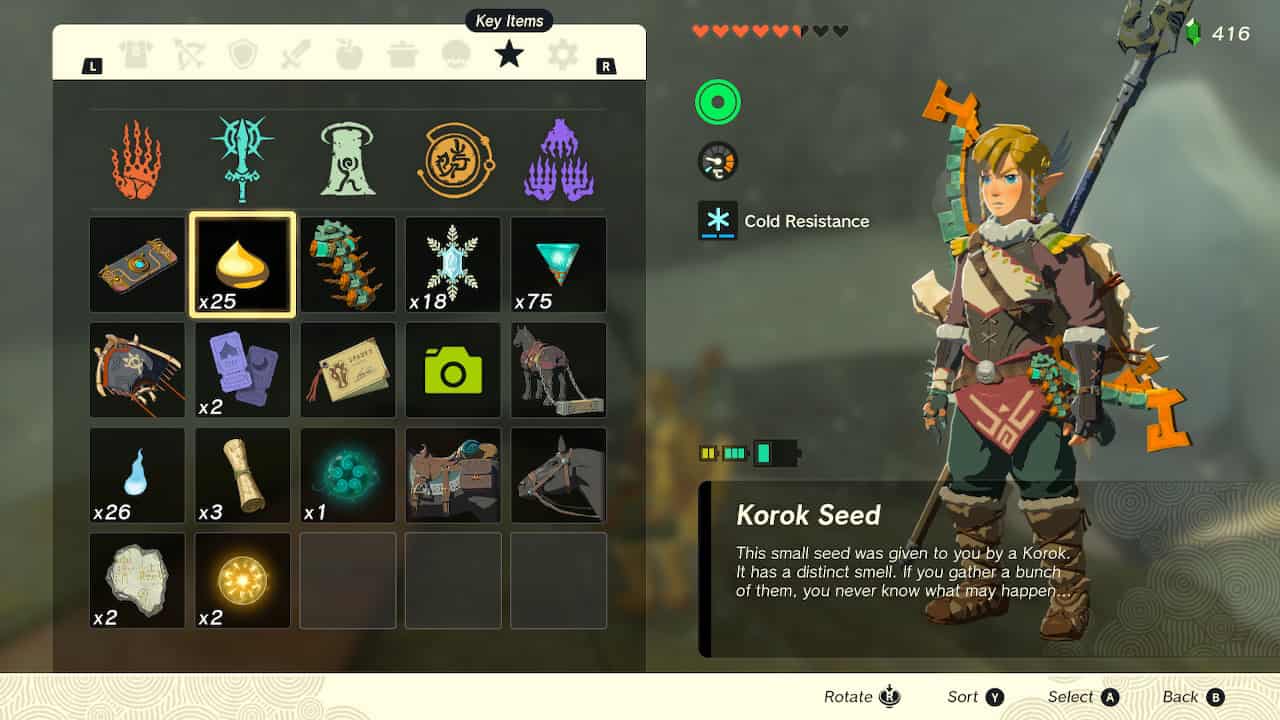Select the blue flame poe item
Image resolution: width=1280 pixels, height=720 pixels.
137,475
